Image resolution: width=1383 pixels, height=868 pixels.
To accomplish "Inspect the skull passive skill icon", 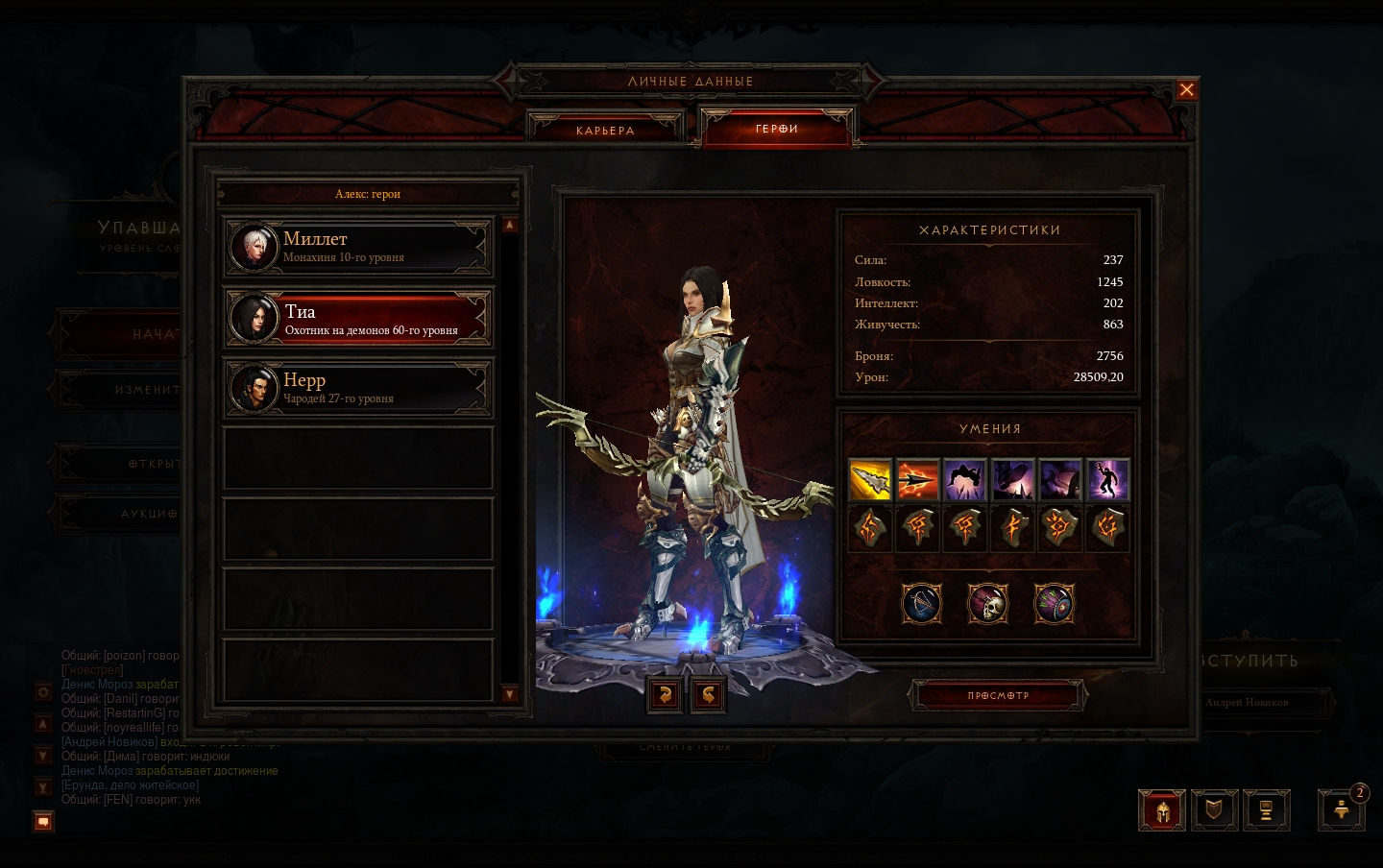I will (x=987, y=604).
